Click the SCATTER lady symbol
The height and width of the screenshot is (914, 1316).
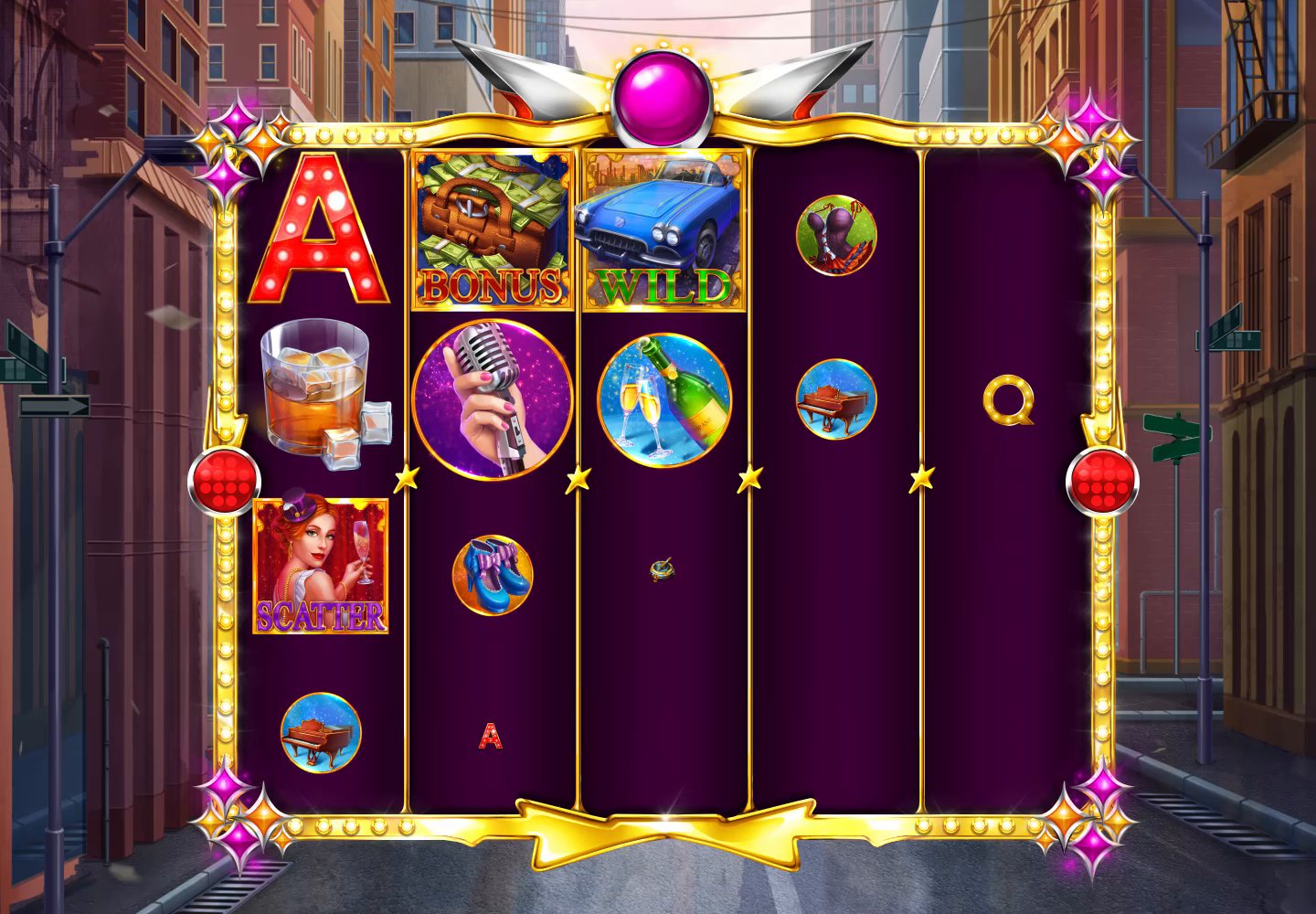[x=322, y=562]
